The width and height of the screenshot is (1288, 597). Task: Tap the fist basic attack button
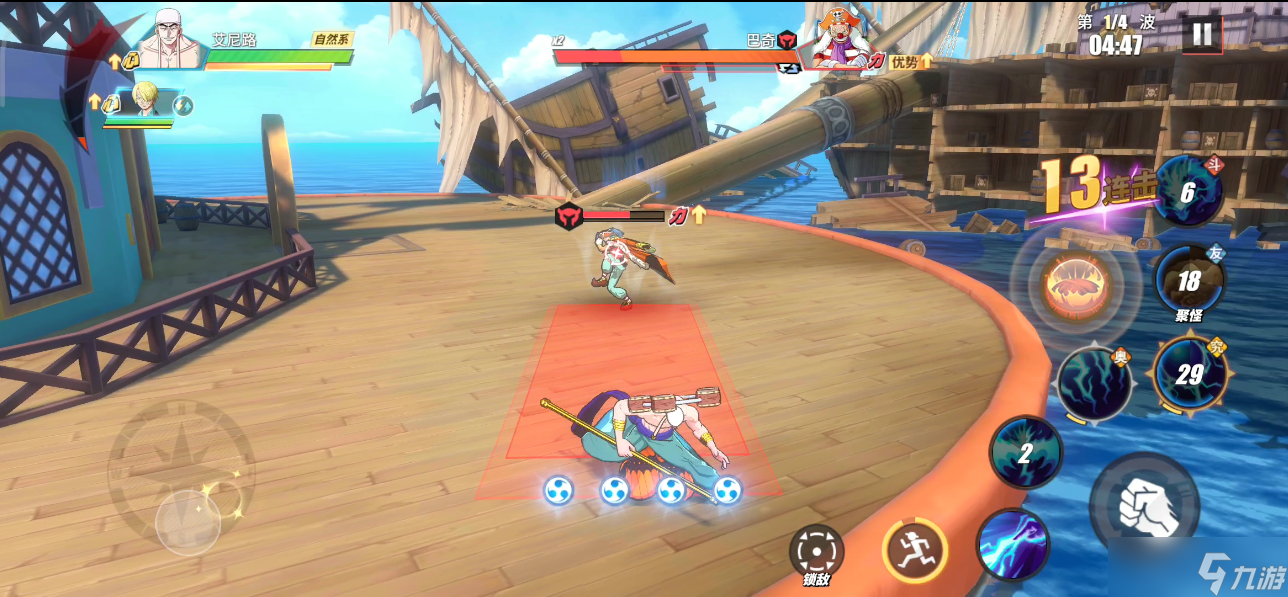point(1144,505)
